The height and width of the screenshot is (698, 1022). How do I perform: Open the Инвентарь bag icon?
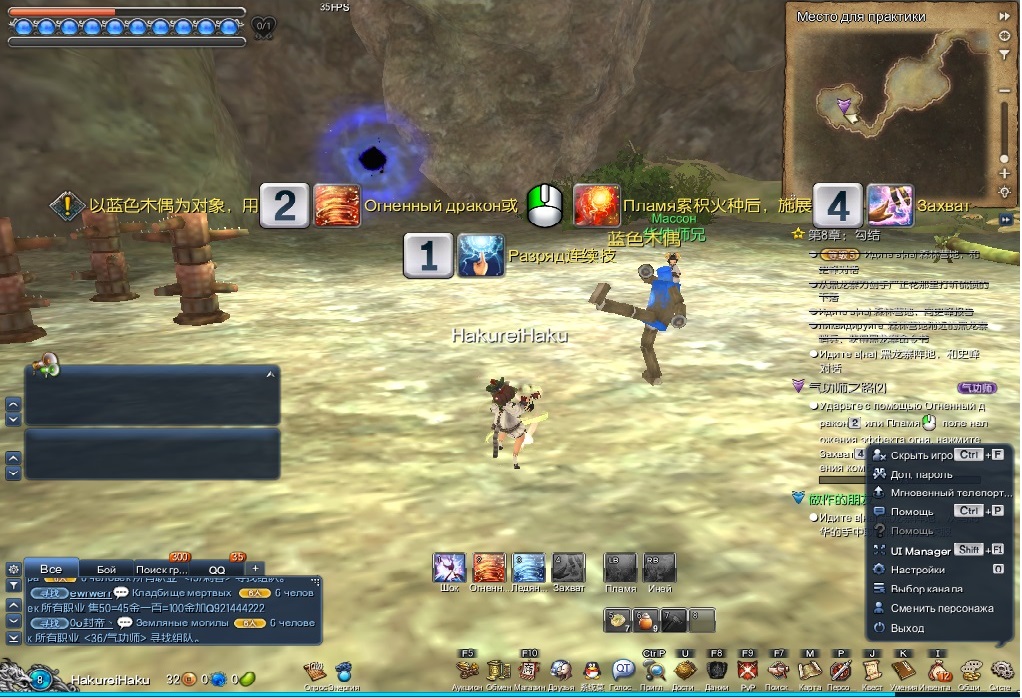pos(938,670)
